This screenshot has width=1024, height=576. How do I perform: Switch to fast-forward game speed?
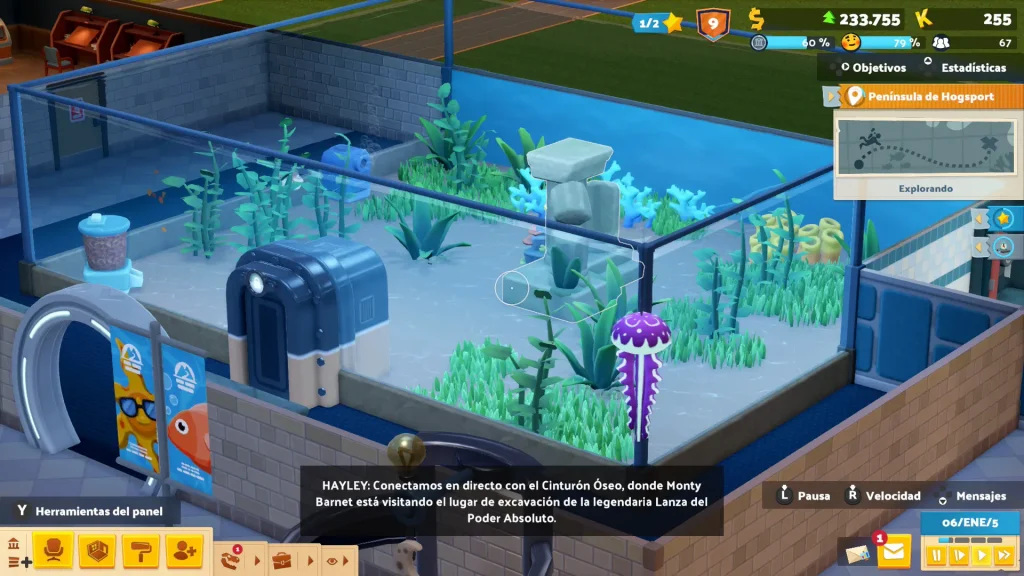(1003, 553)
